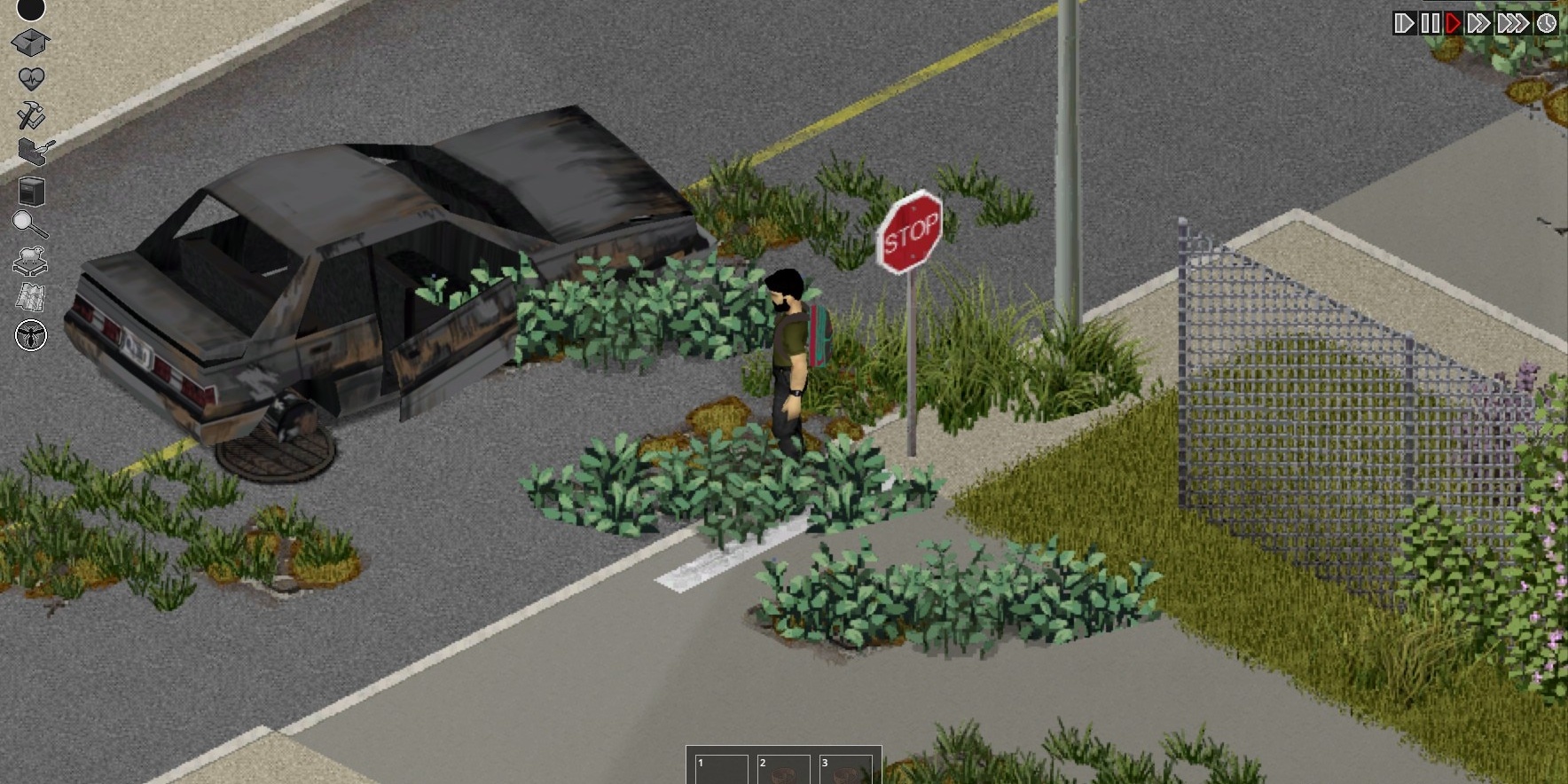Screen dimensions: 1568x784
Task: Pause the game with pause button
Action: pyautogui.click(x=1431, y=23)
